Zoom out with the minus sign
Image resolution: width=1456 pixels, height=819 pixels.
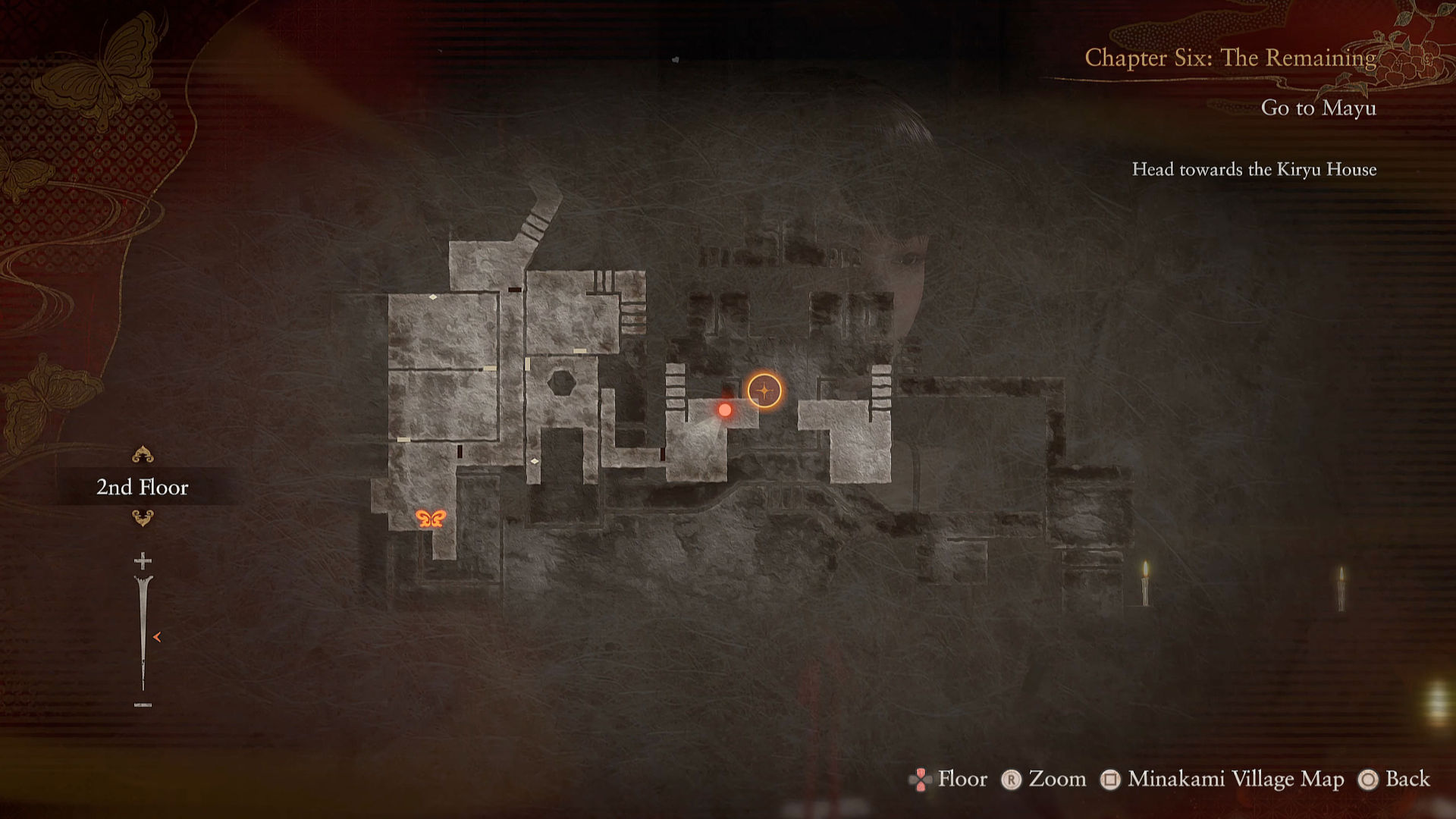(x=143, y=705)
